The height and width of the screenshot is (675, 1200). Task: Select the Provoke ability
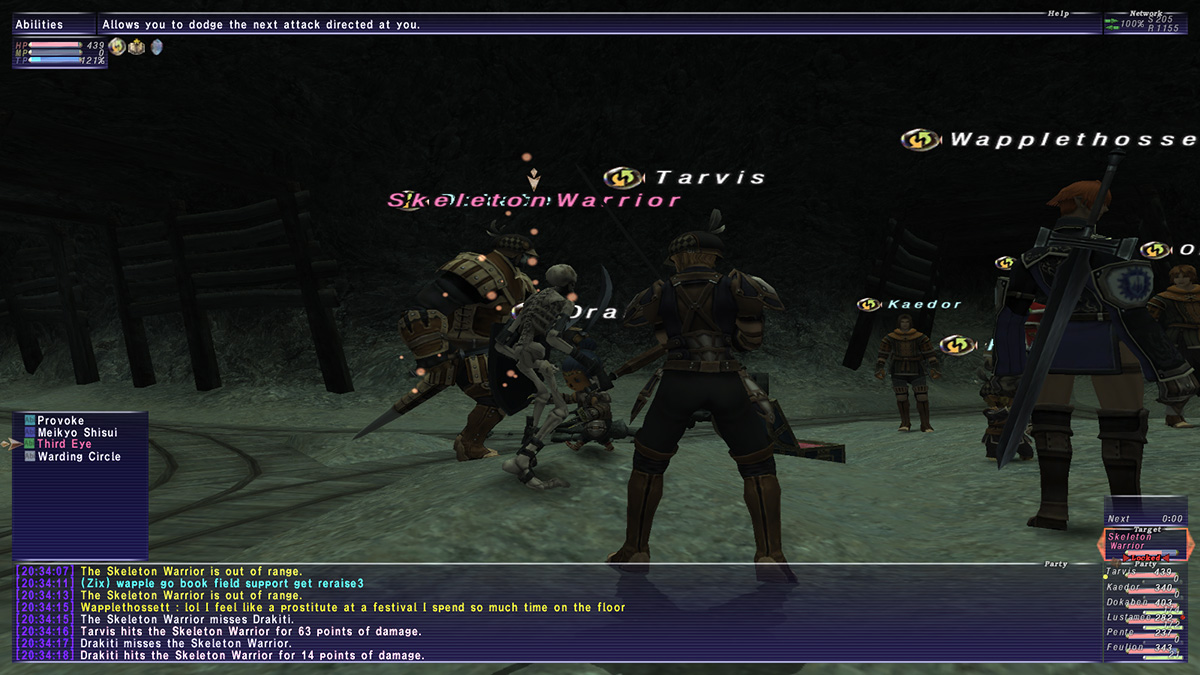(x=60, y=421)
